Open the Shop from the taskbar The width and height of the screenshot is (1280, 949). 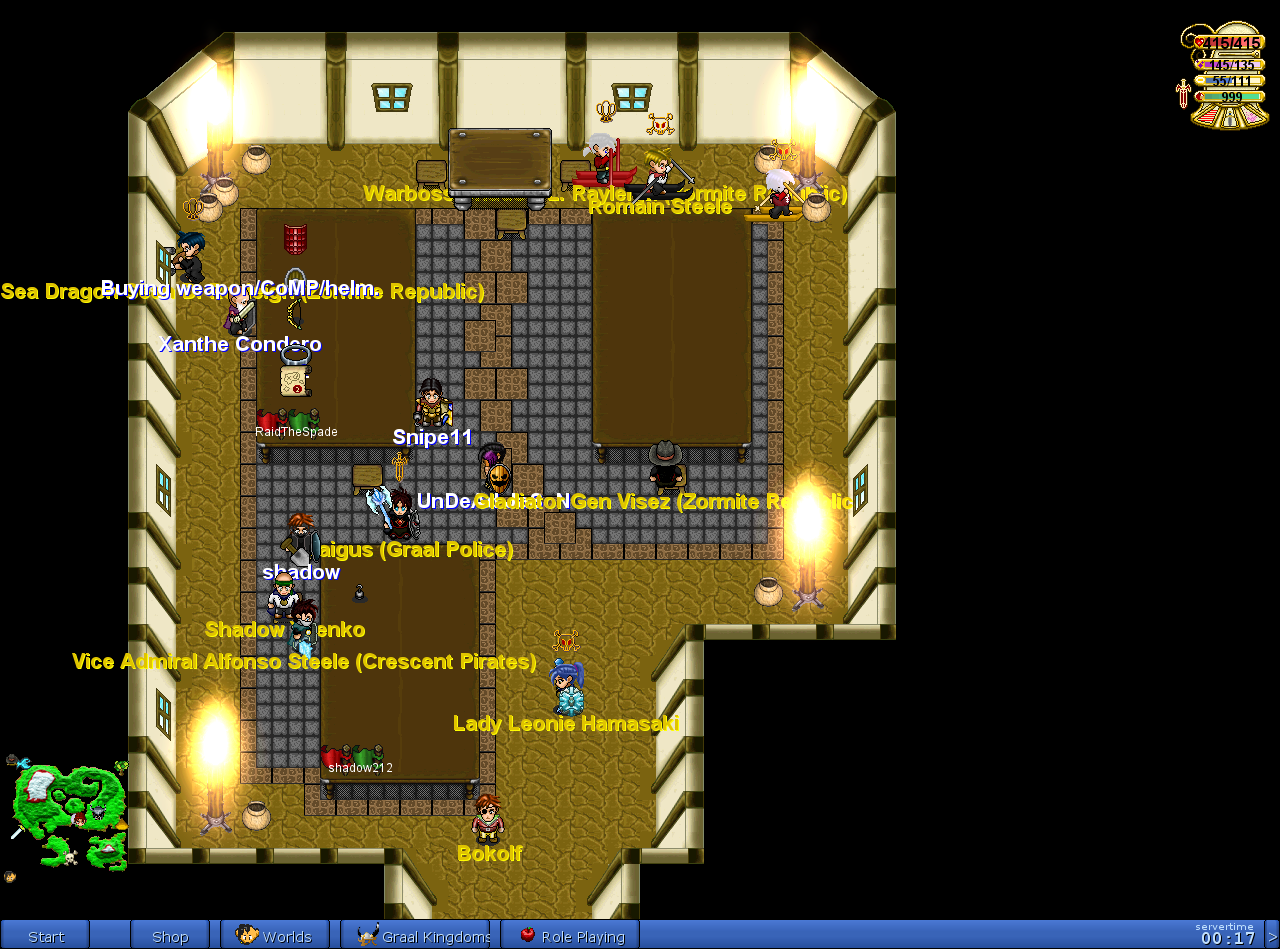click(170, 936)
